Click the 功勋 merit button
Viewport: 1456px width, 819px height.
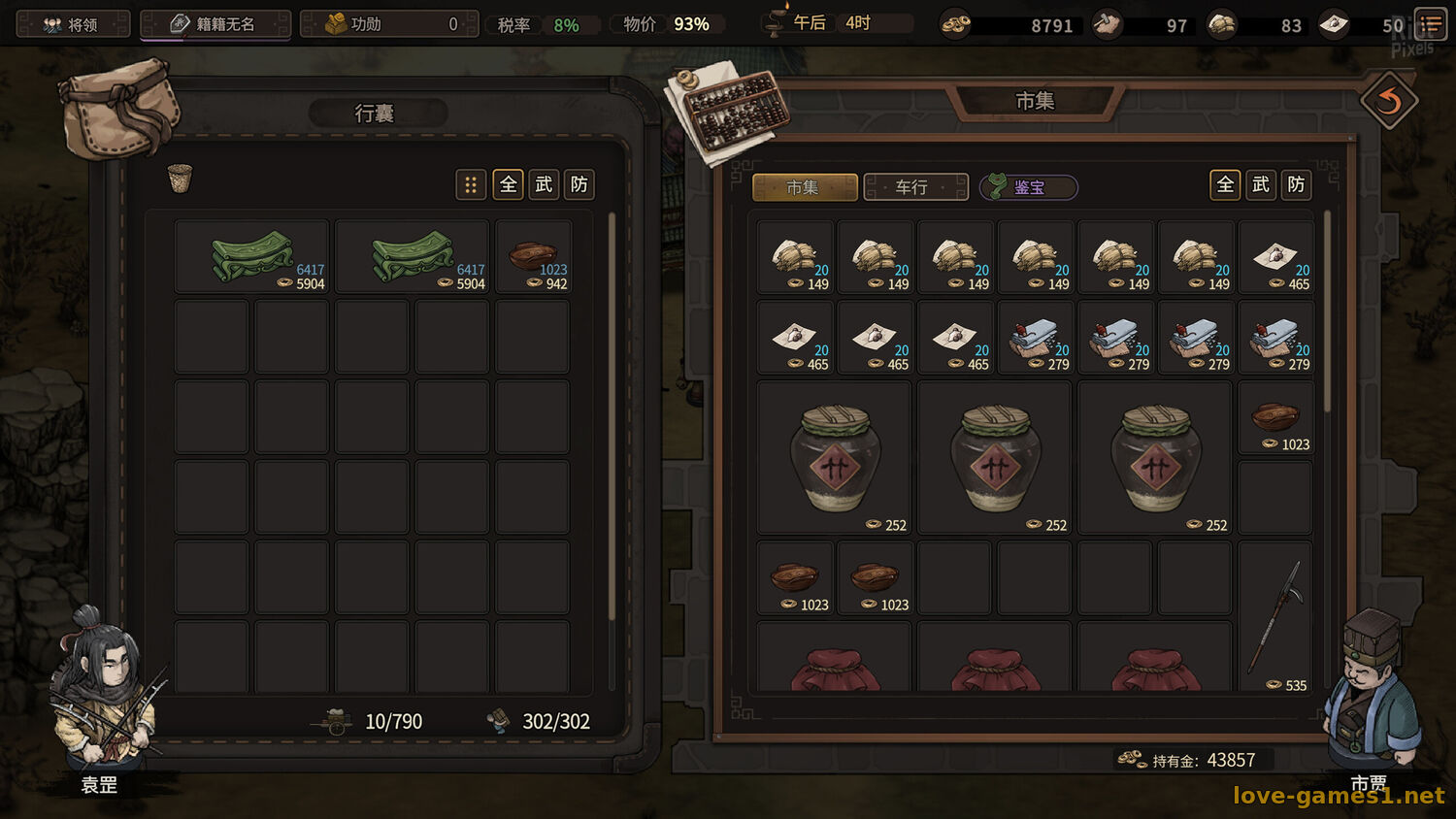(388, 24)
